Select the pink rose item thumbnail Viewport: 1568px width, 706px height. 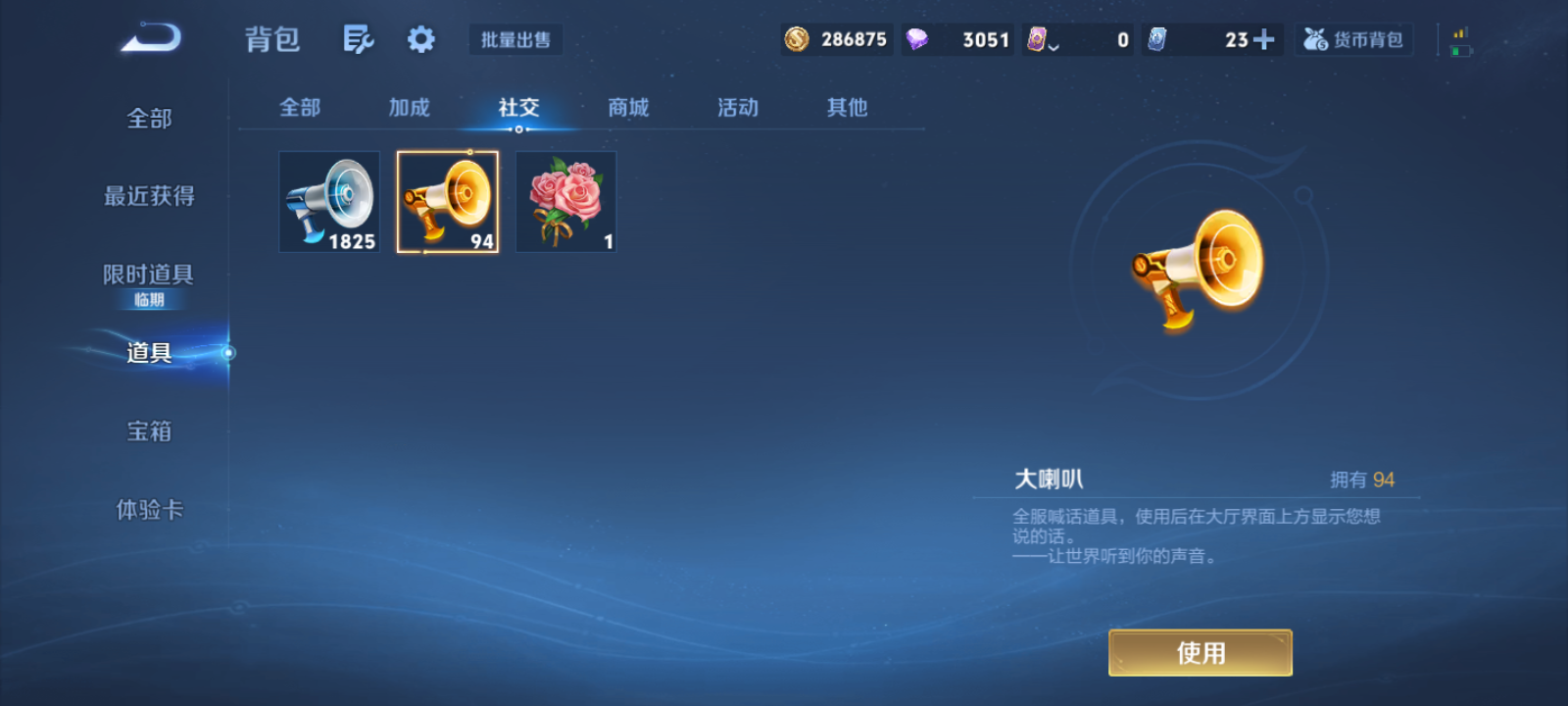tap(565, 201)
